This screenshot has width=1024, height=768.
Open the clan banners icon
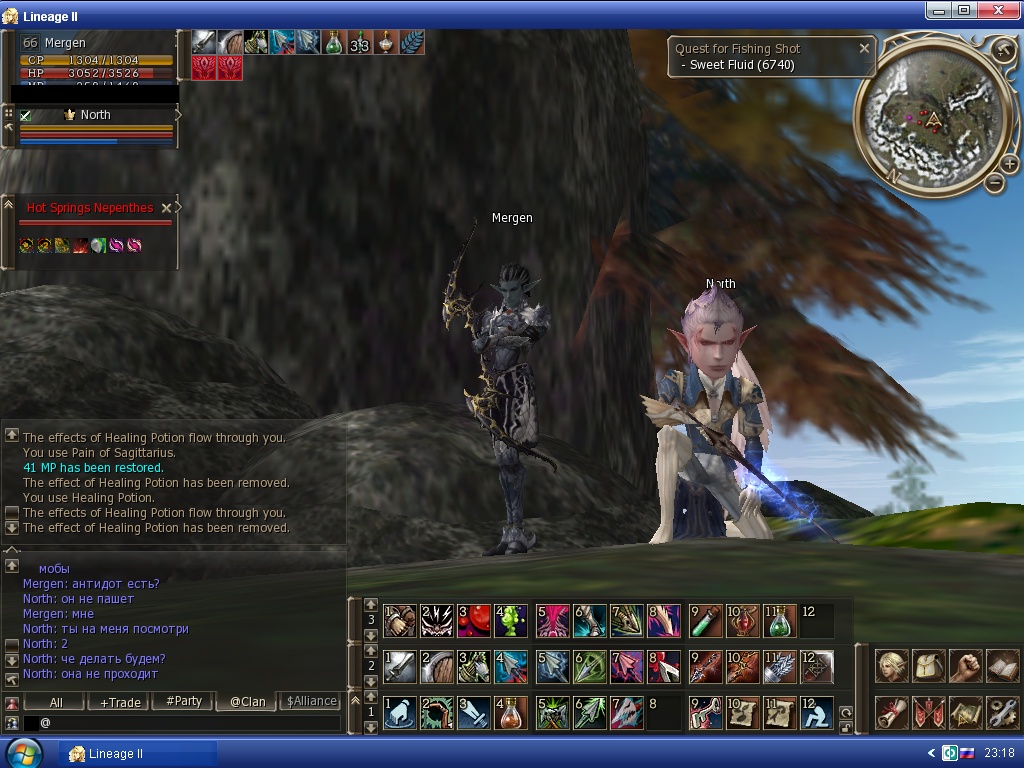coord(929,712)
